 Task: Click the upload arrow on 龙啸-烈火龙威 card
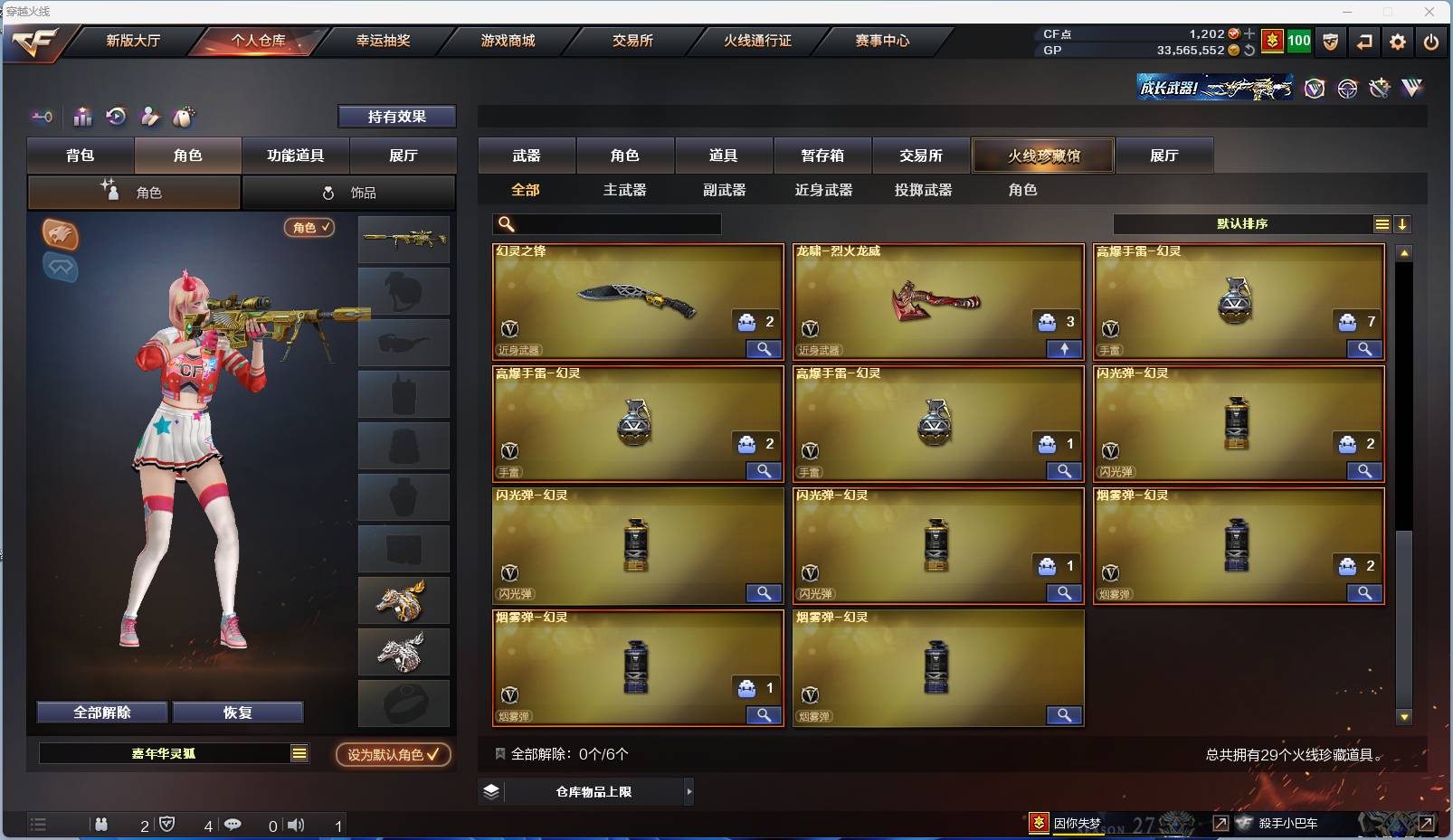point(1065,349)
